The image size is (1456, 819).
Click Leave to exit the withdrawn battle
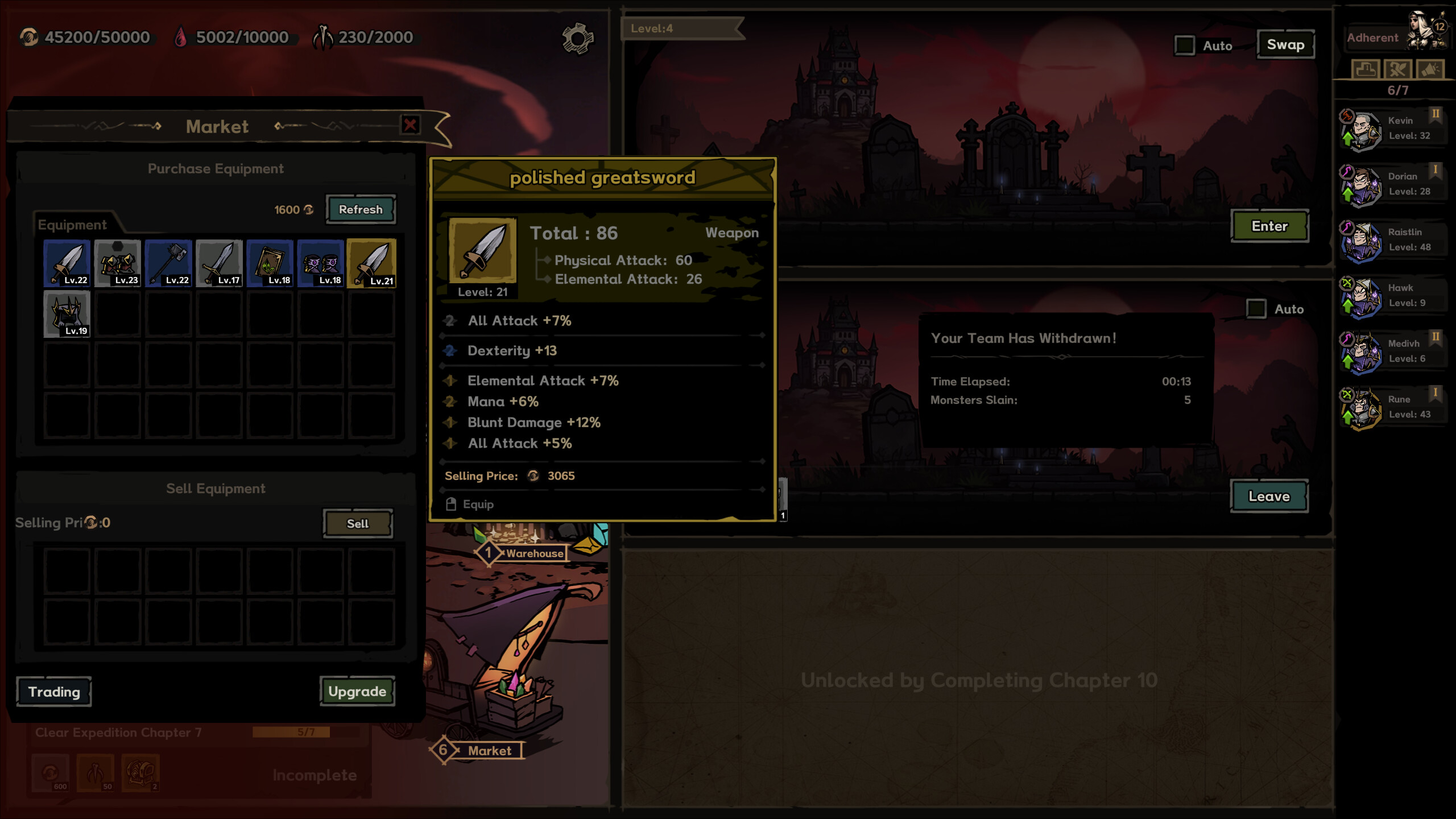1270,495
